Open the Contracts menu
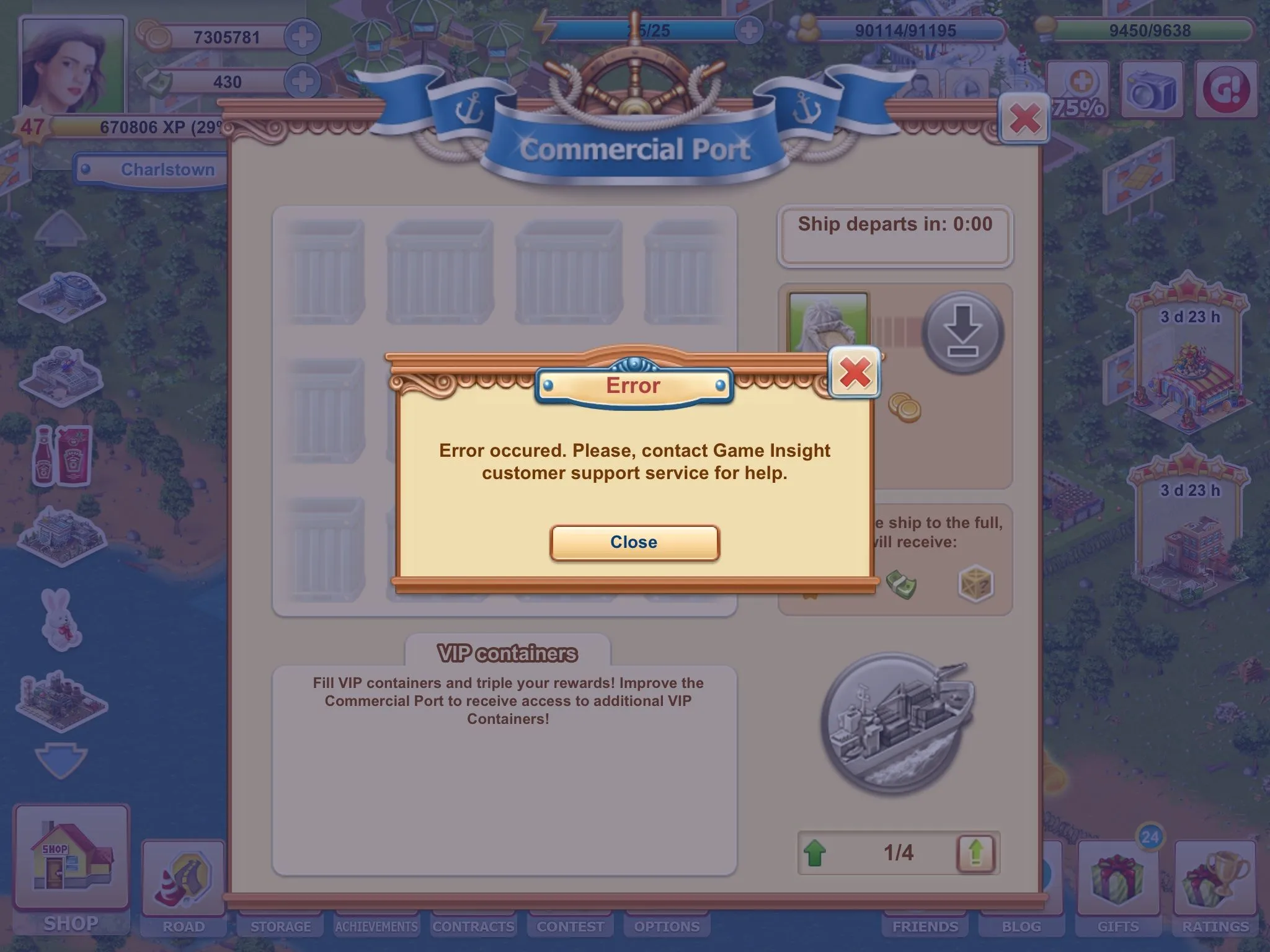Screen dimensions: 1270x952 click(x=473, y=926)
